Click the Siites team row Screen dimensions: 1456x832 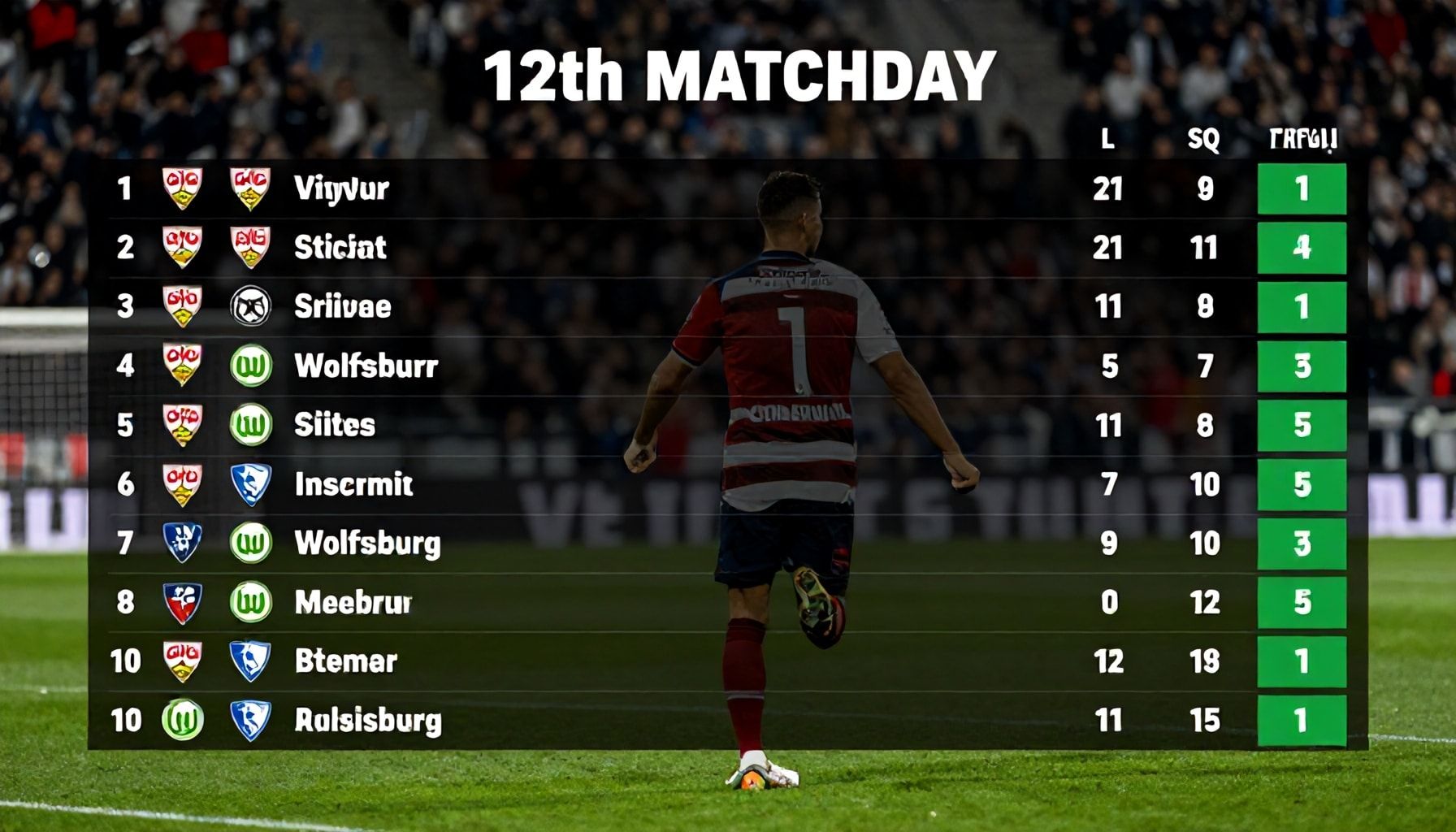[334, 425]
